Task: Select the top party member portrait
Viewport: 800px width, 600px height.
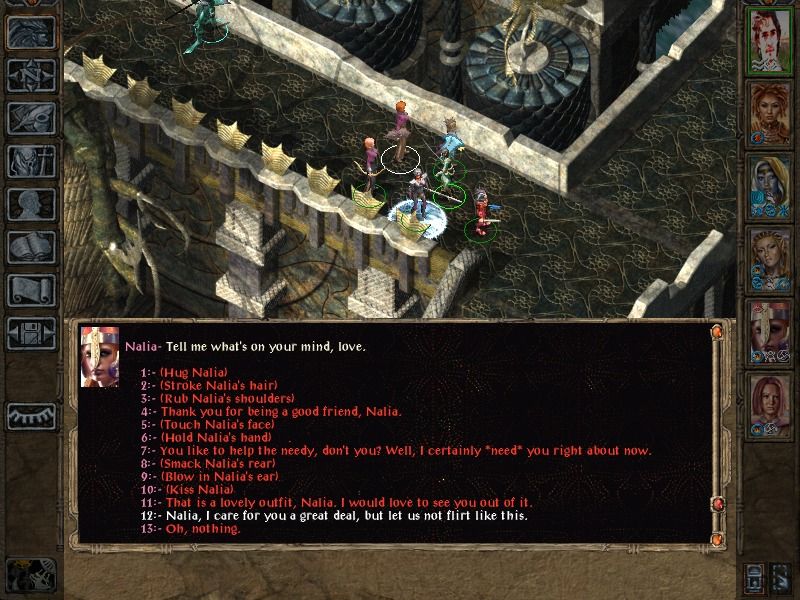Action: [x=770, y=39]
